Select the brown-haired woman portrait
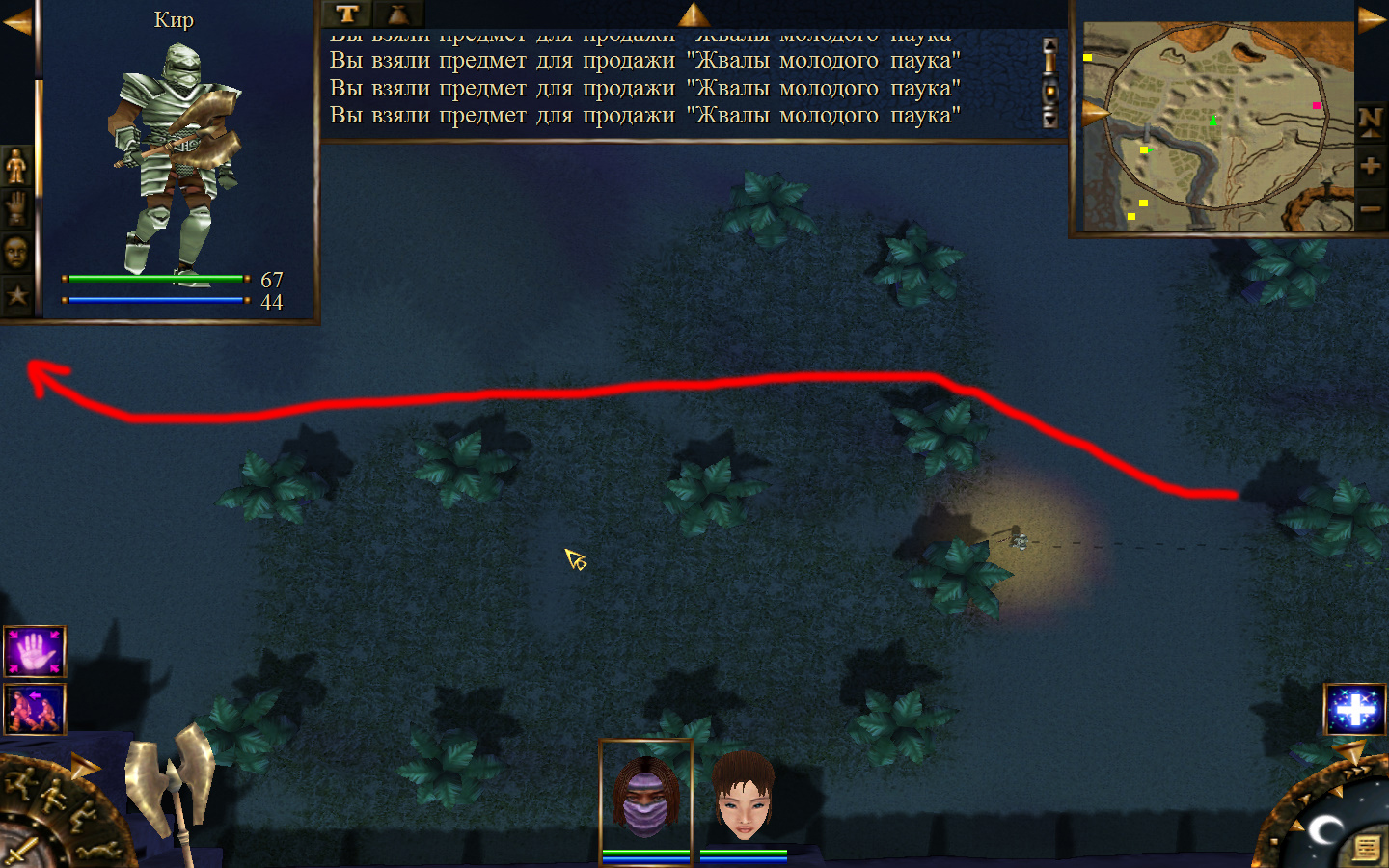The width and height of the screenshot is (1389, 868). tap(744, 797)
